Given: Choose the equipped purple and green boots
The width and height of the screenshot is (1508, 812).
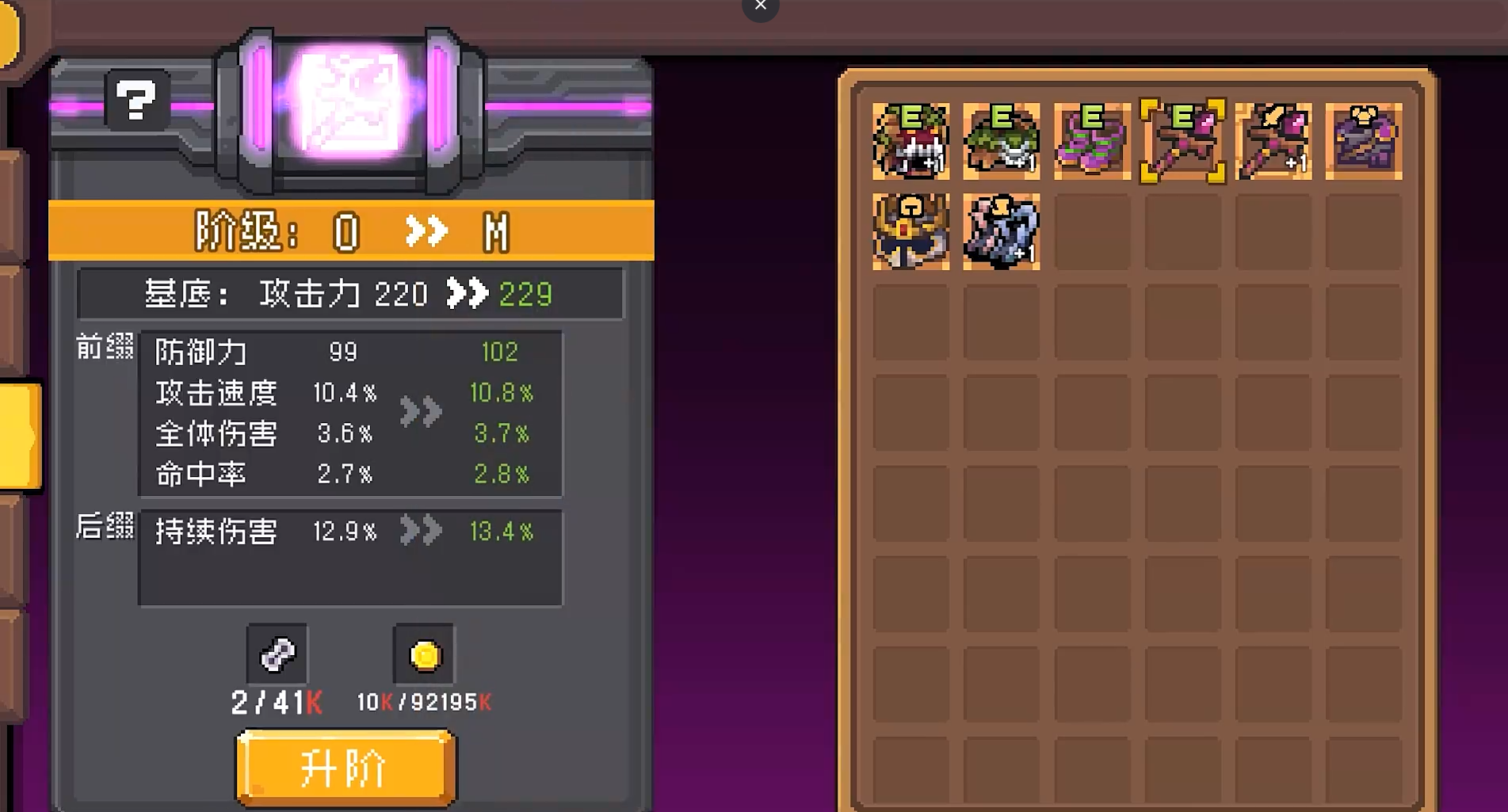Looking at the screenshot, I should click(1092, 141).
